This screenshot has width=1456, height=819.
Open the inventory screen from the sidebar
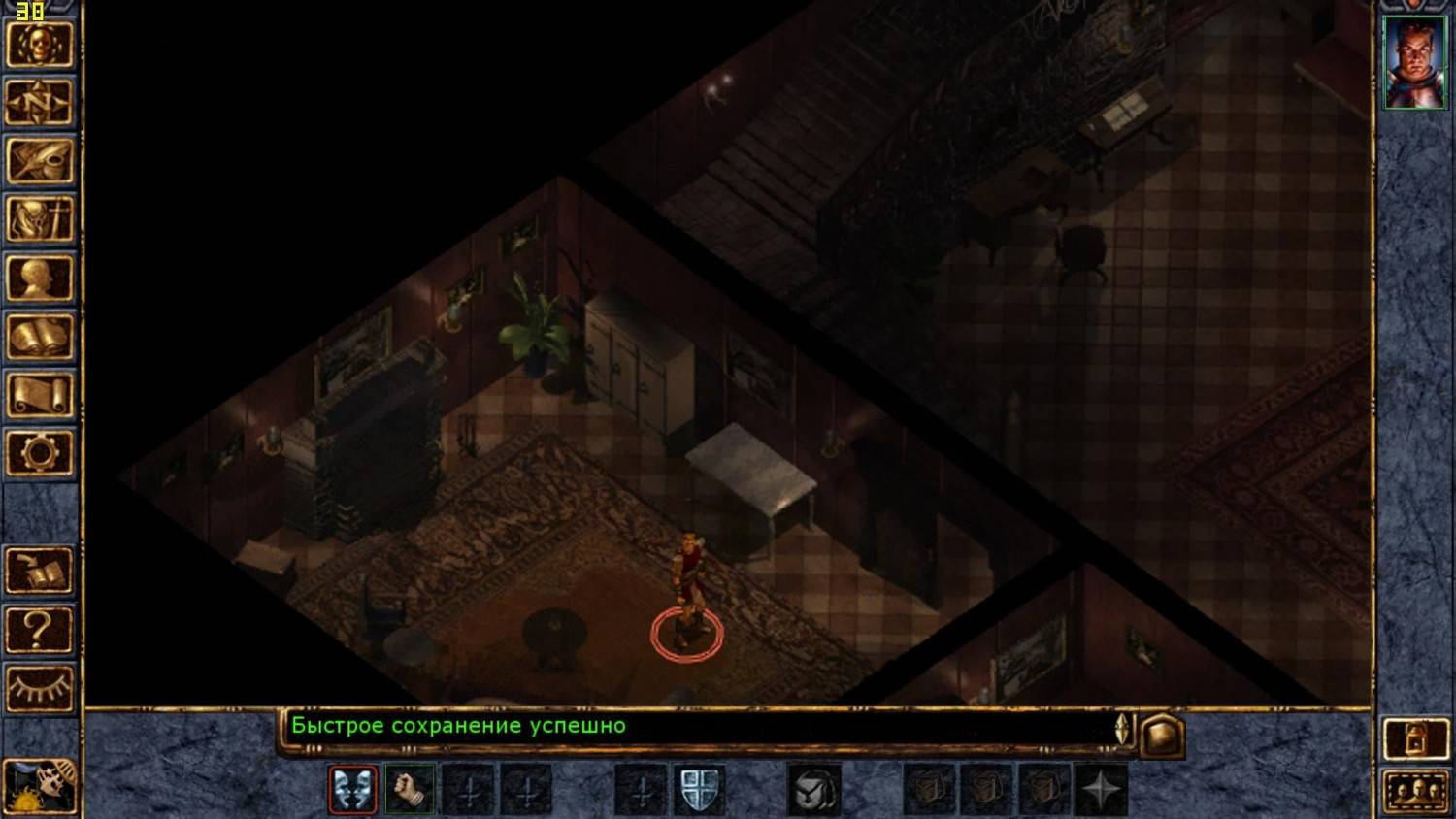[40, 219]
